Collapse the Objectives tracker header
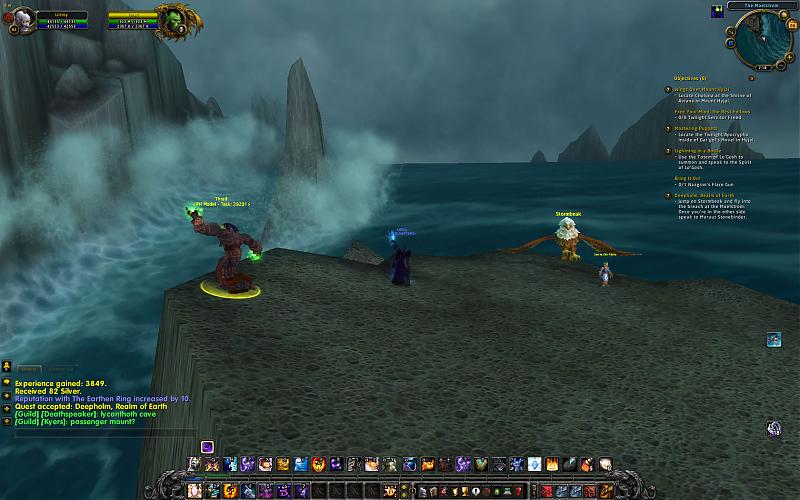This screenshot has height=500, width=800. [690, 78]
